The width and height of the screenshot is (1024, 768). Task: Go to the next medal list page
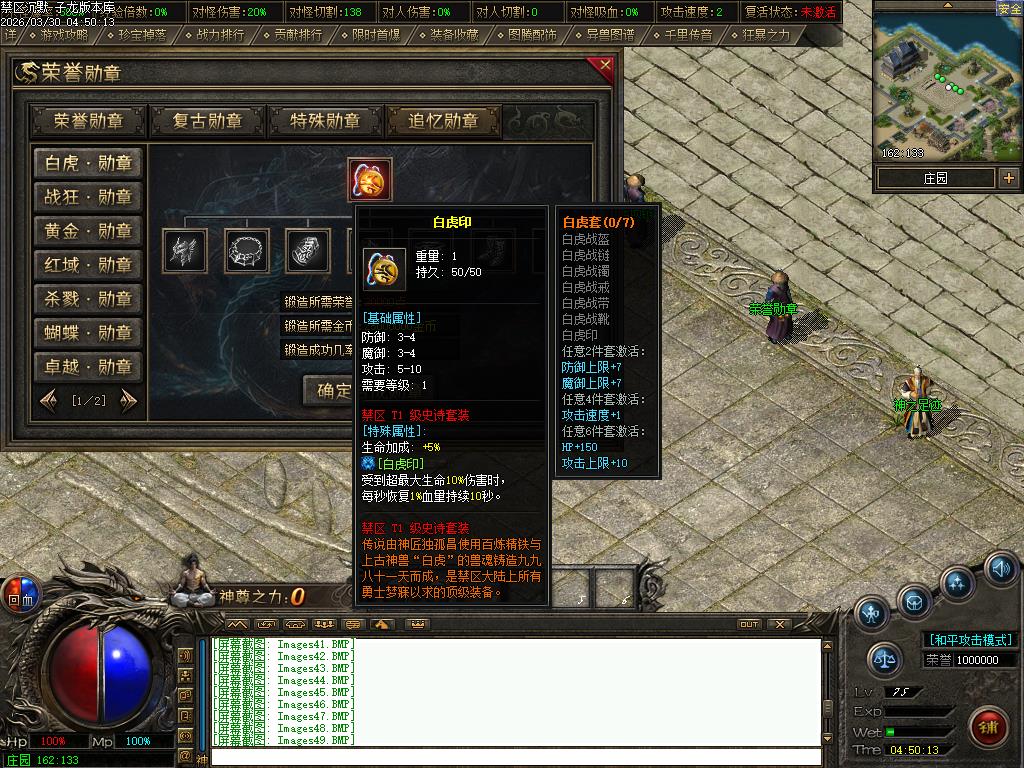[128, 401]
